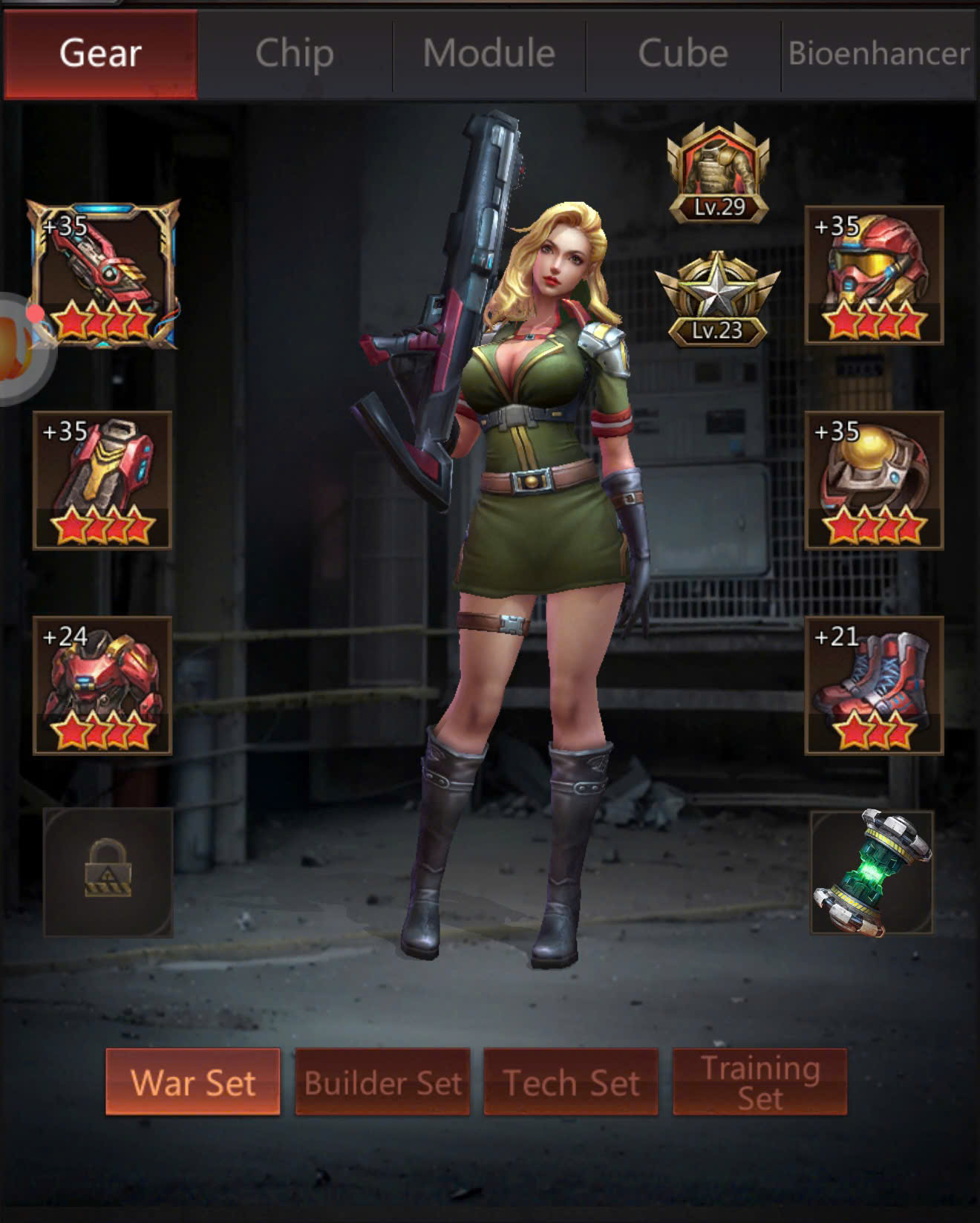
Task: Open the Lv.23 silver star badge
Action: pyautogui.click(x=717, y=300)
